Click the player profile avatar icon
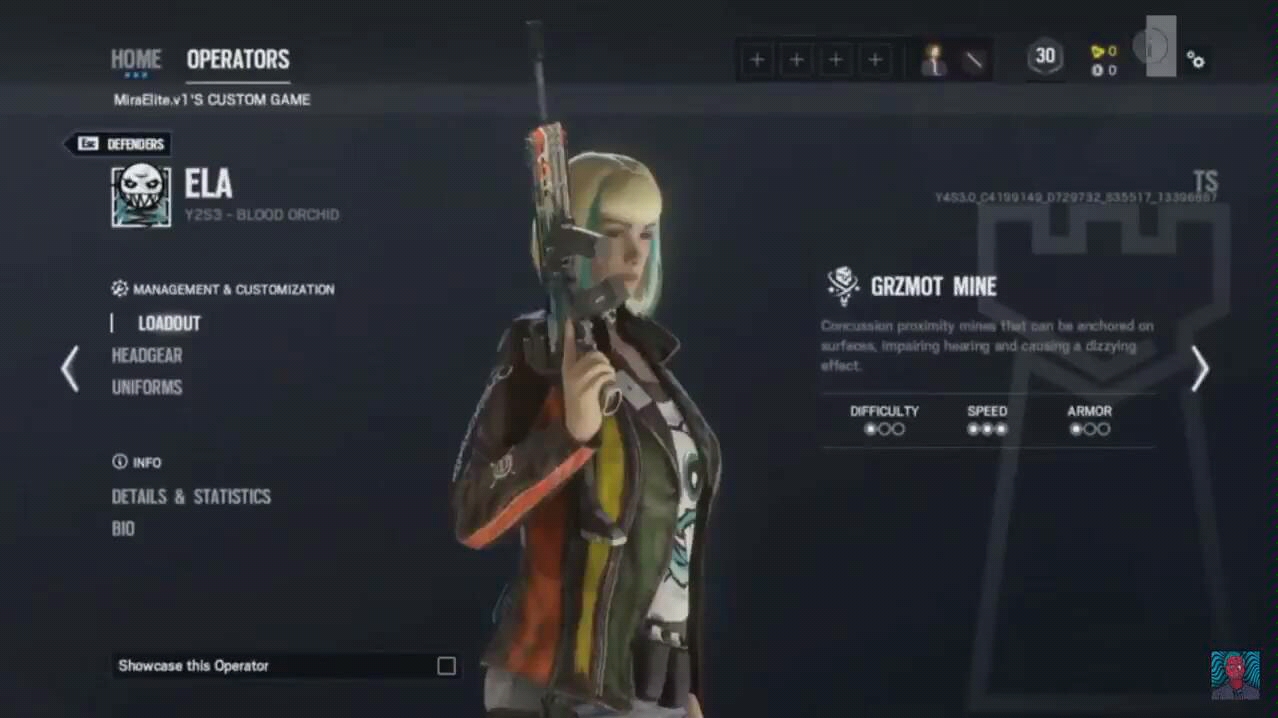Image resolution: width=1278 pixels, height=718 pixels. click(935, 60)
